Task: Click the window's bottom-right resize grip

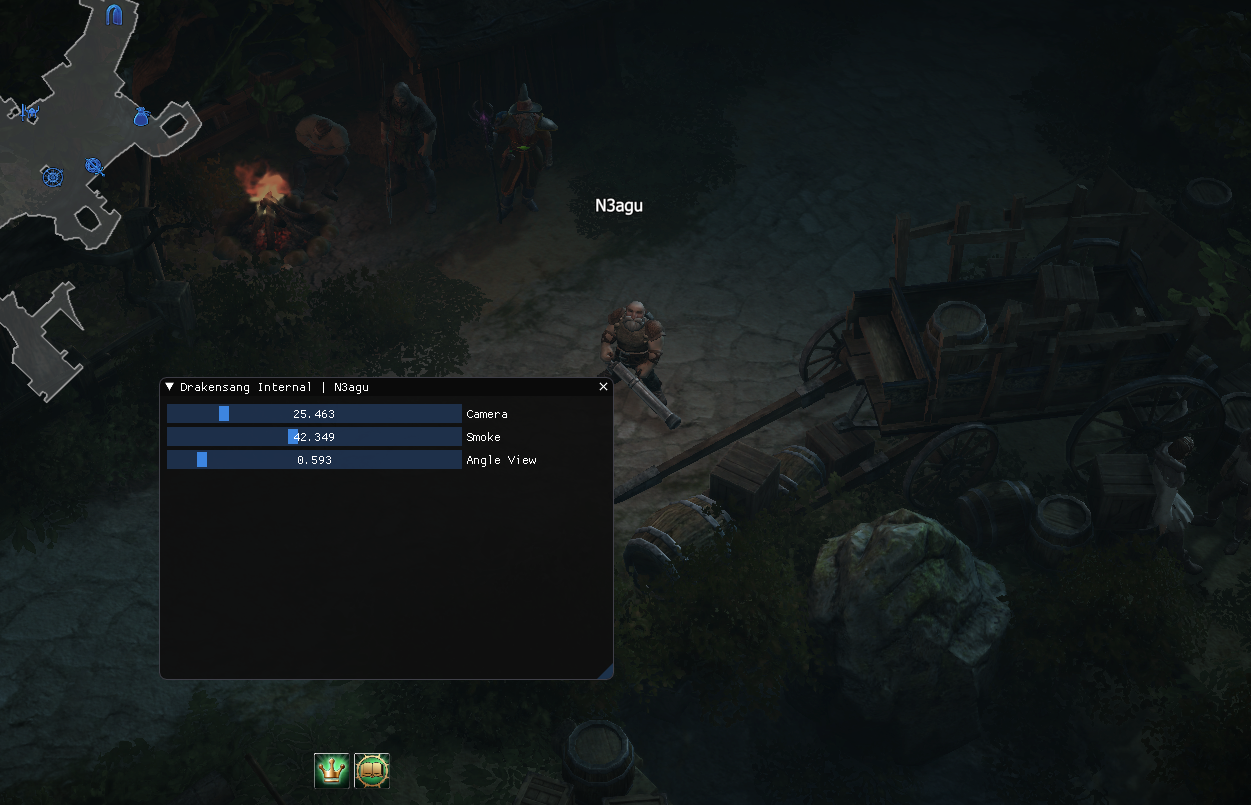Action: [606, 673]
